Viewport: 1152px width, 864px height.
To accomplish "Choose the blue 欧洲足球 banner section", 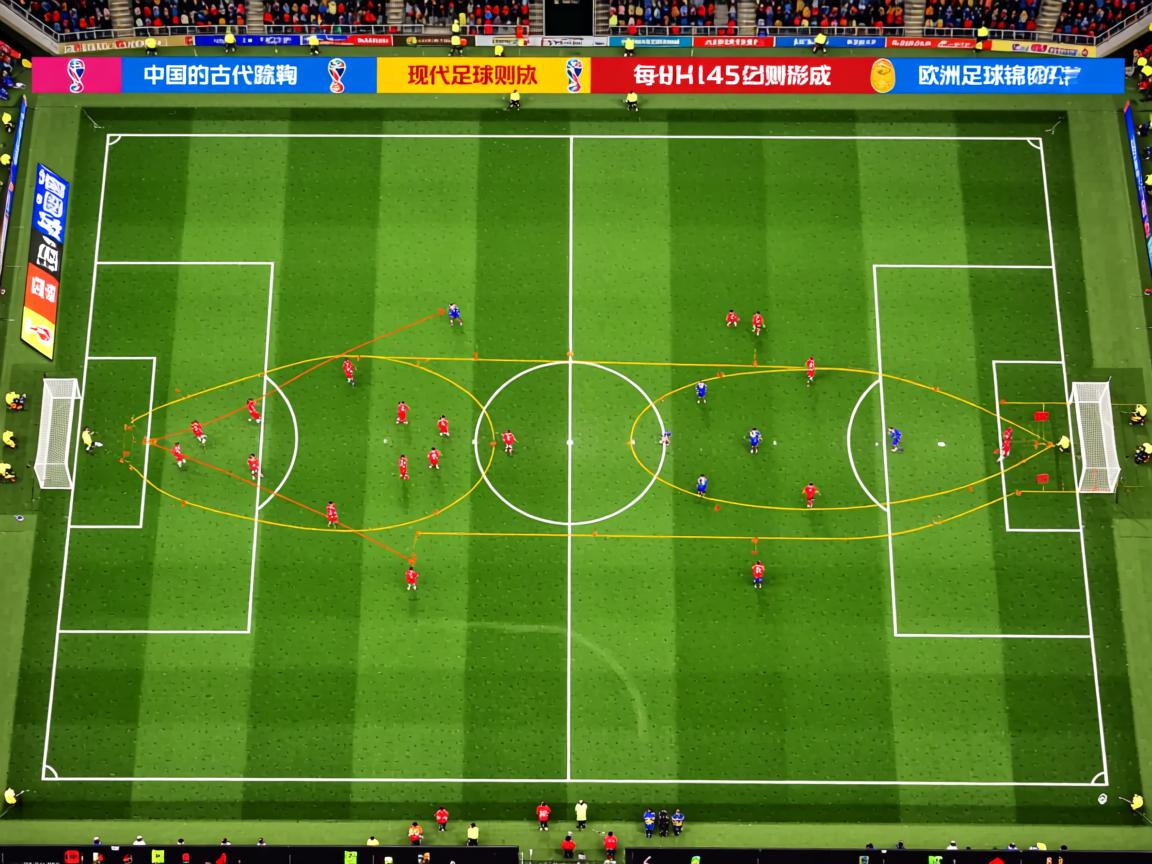I will click(1010, 76).
